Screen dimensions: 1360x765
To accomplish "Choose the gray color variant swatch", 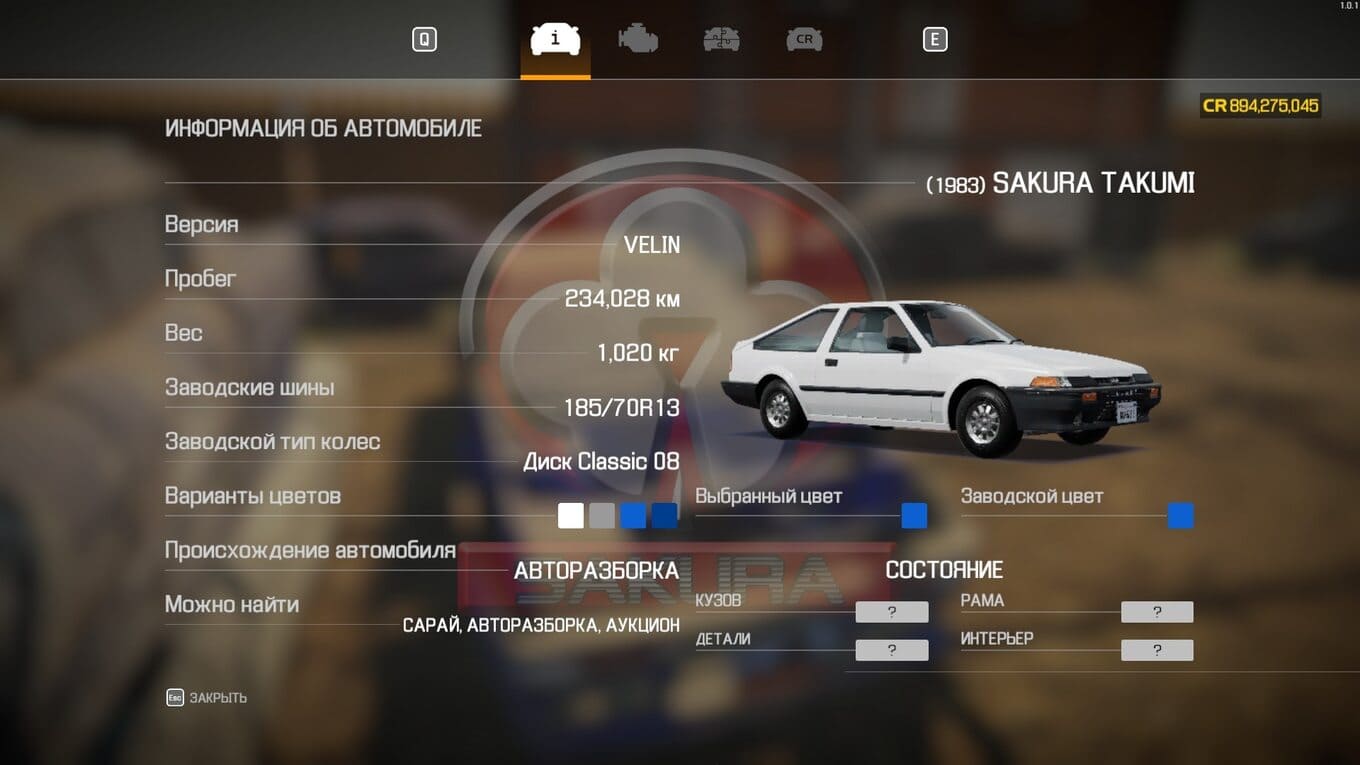I will point(601,516).
